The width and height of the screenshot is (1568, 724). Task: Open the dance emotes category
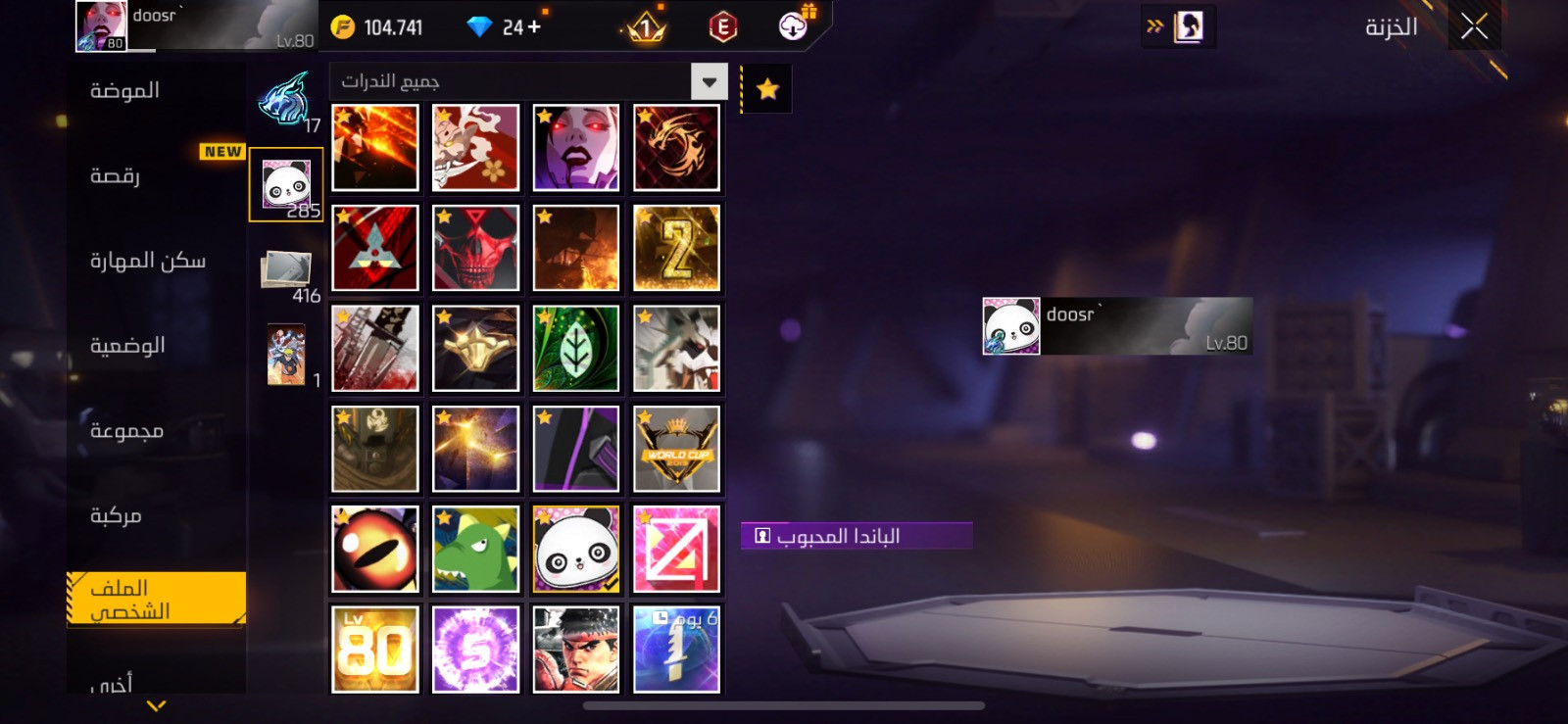point(116,176)
